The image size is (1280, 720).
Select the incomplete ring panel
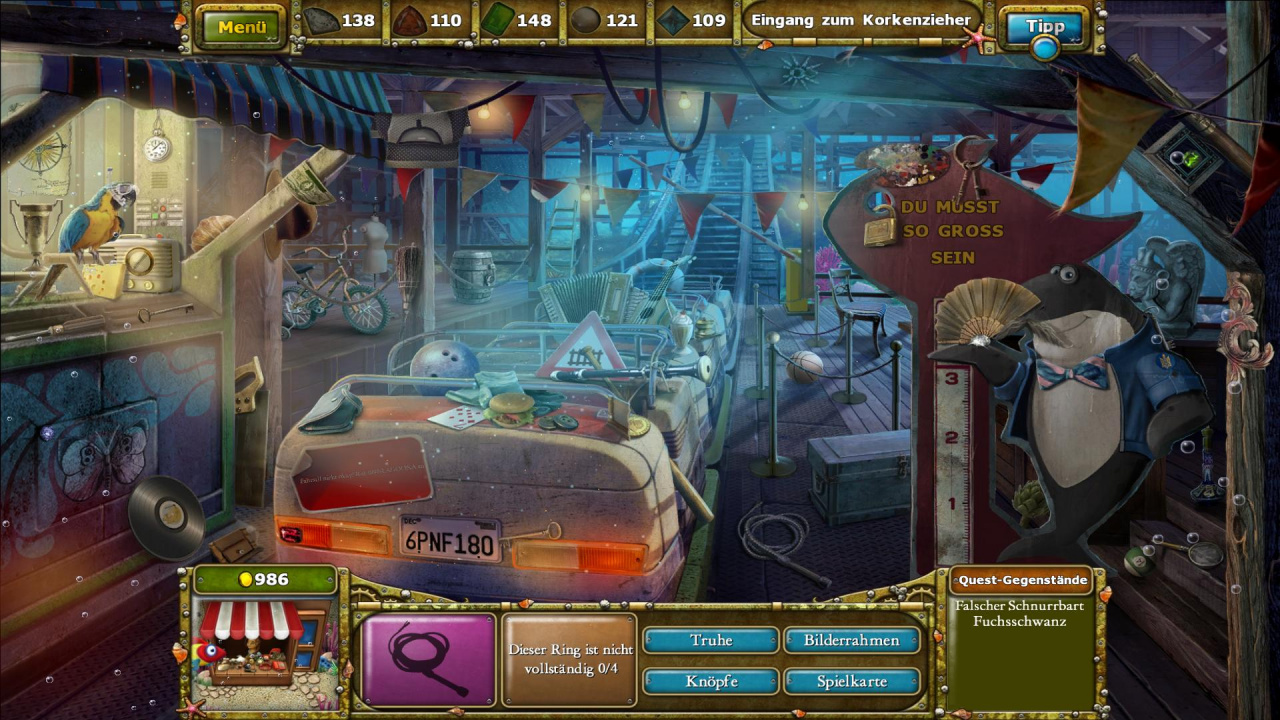[569, 659]
